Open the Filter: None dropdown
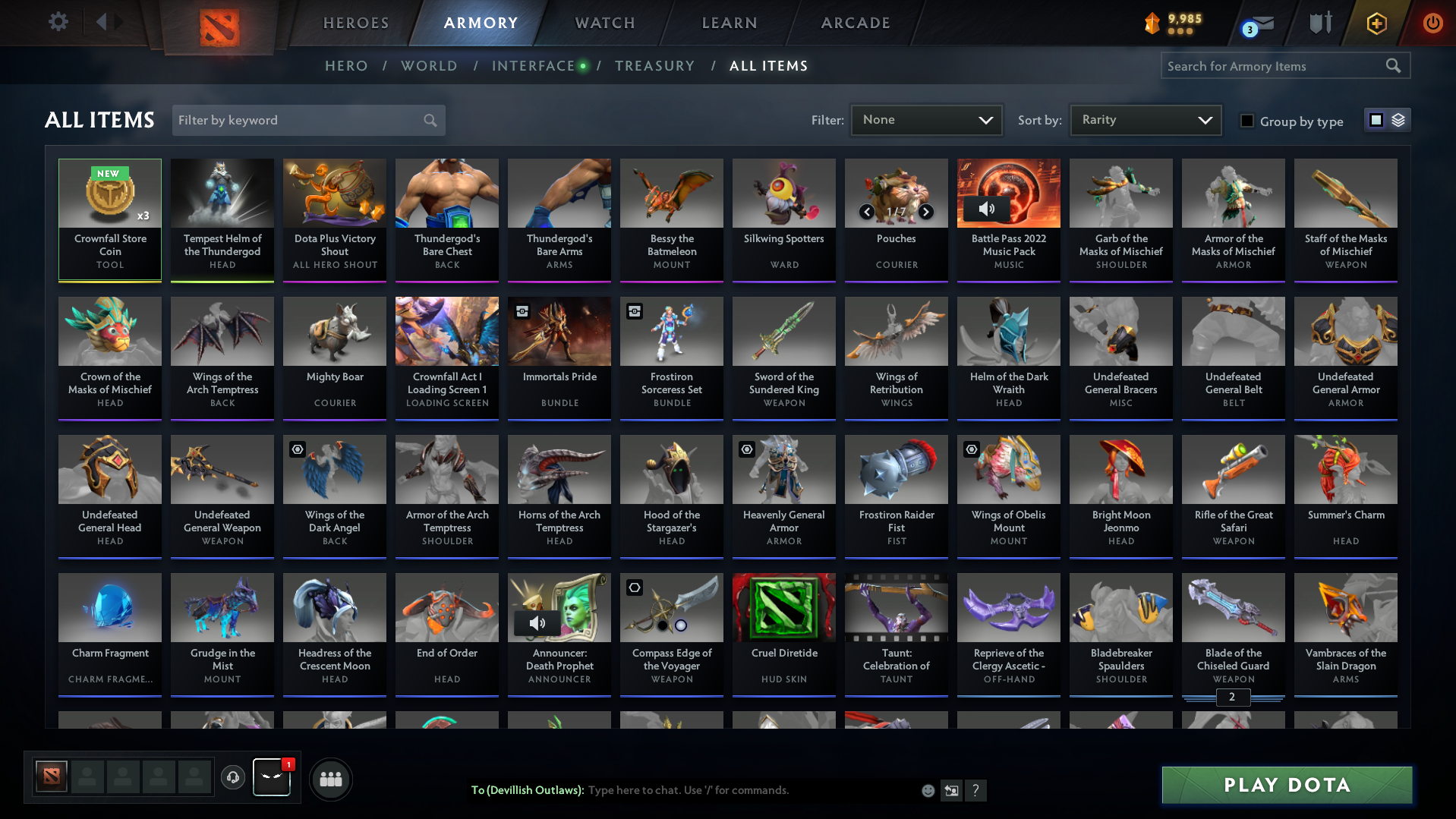1456x819 pixels. (926, 119)
